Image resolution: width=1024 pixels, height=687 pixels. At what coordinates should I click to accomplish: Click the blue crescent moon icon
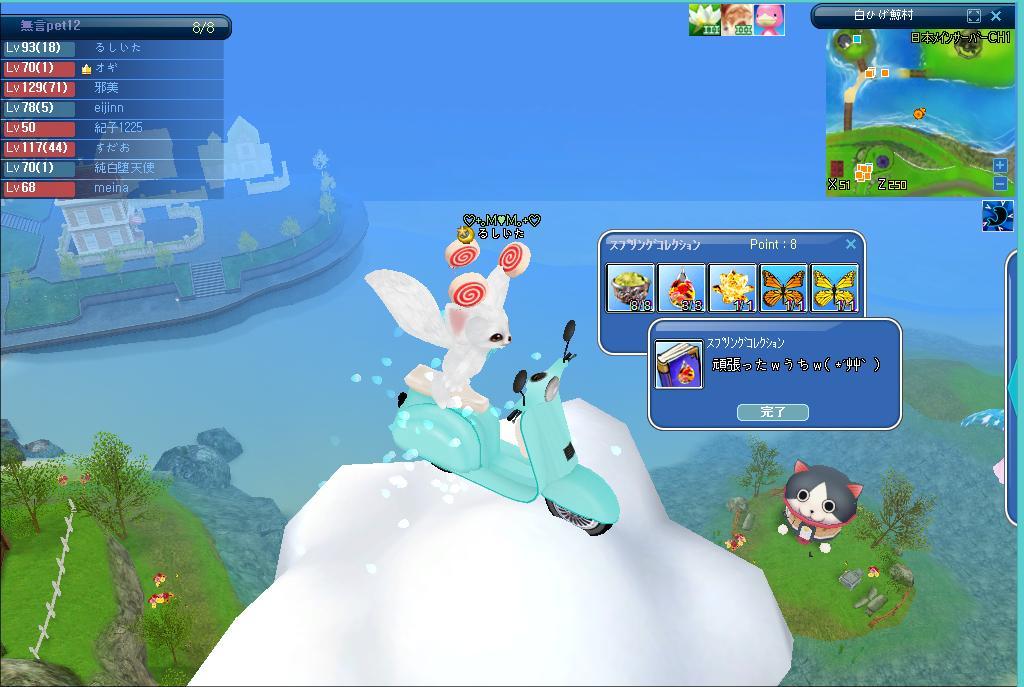tap(997, 215)
